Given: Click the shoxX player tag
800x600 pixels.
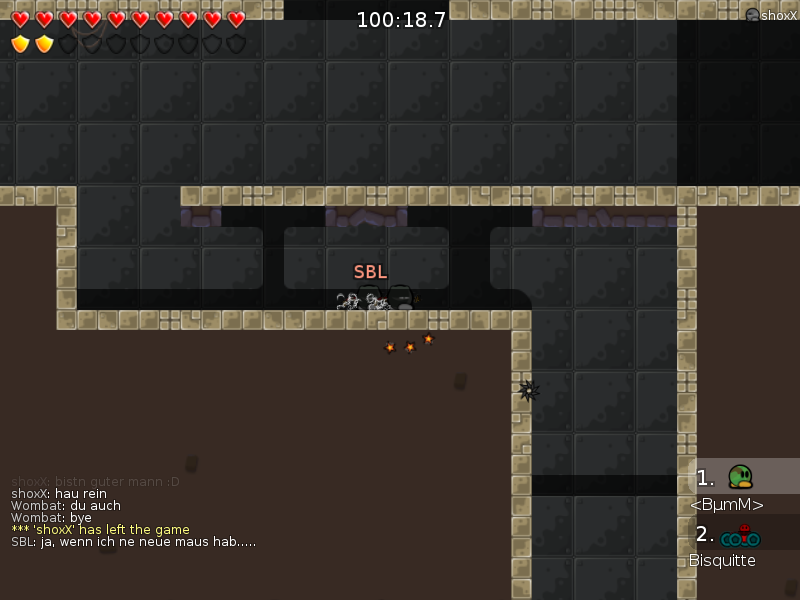Looking at the screenshot, I should click(772, 15).
